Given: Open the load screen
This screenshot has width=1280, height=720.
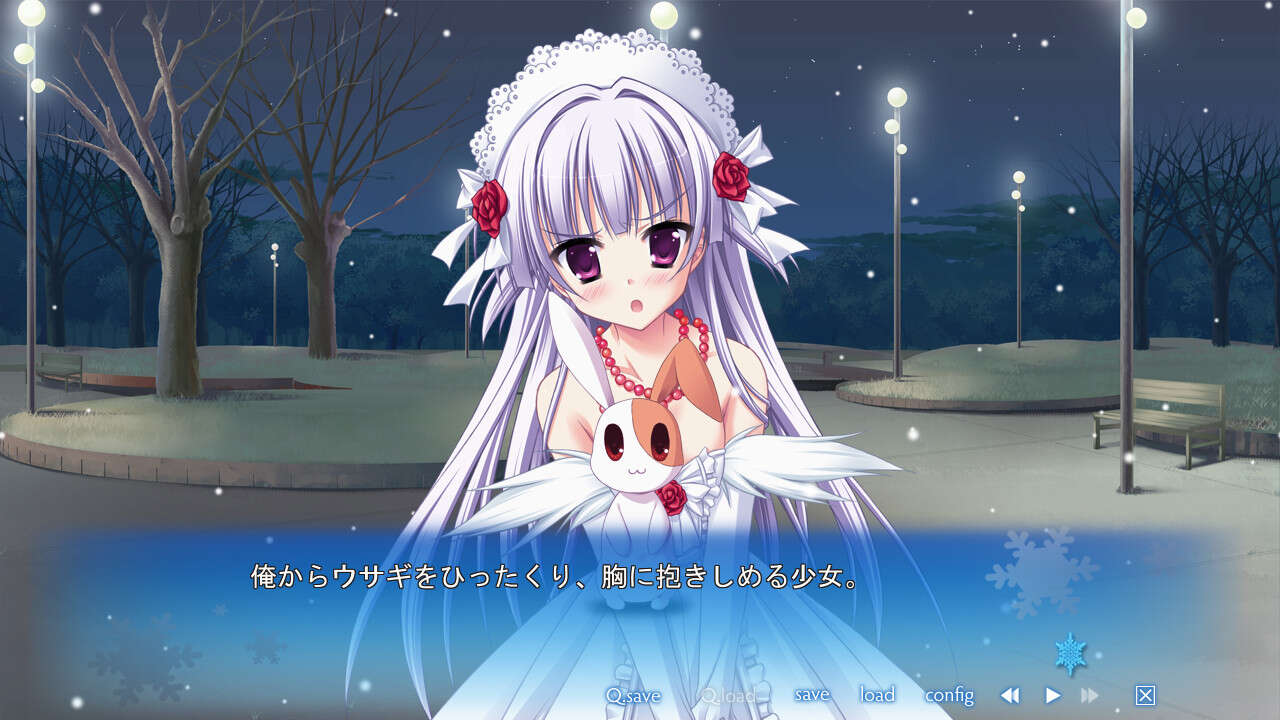Looking at the screenshot, I should tap(876, 693).
